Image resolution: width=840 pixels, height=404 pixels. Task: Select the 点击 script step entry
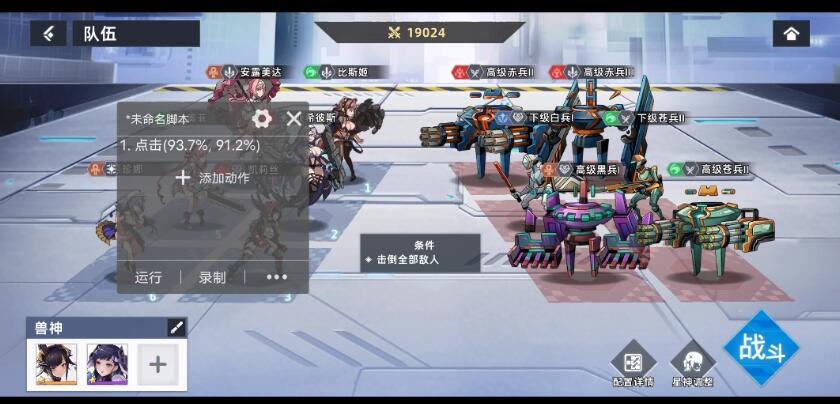click(190, 145)
